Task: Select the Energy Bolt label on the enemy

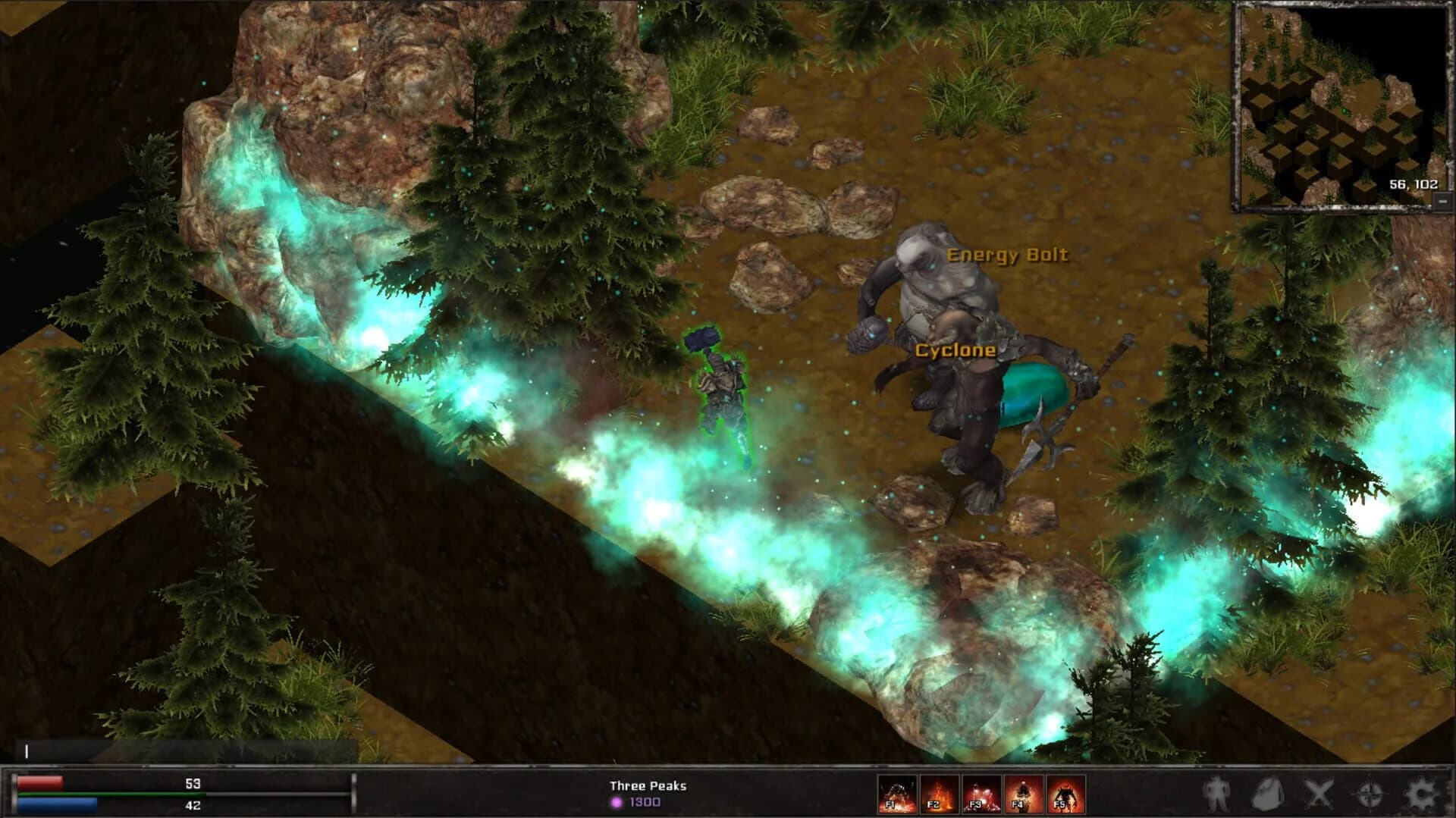Action: pyautogui.click(x=1009, y=256)
